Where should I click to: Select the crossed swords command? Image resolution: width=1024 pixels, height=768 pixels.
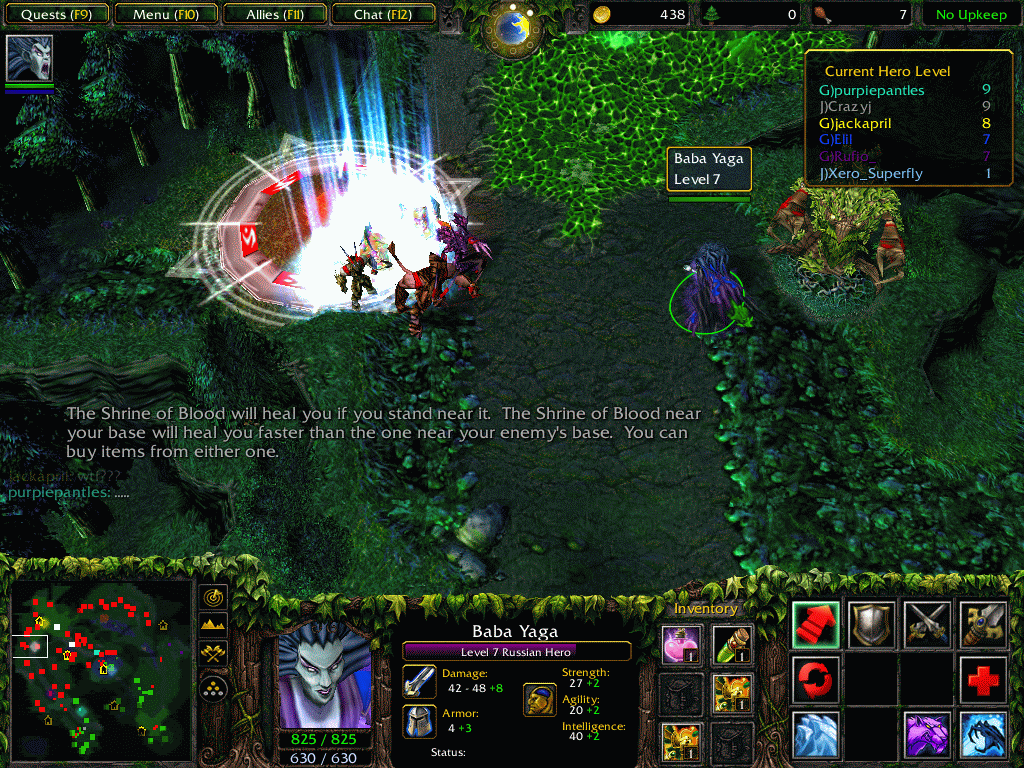[x=927, y=625]
